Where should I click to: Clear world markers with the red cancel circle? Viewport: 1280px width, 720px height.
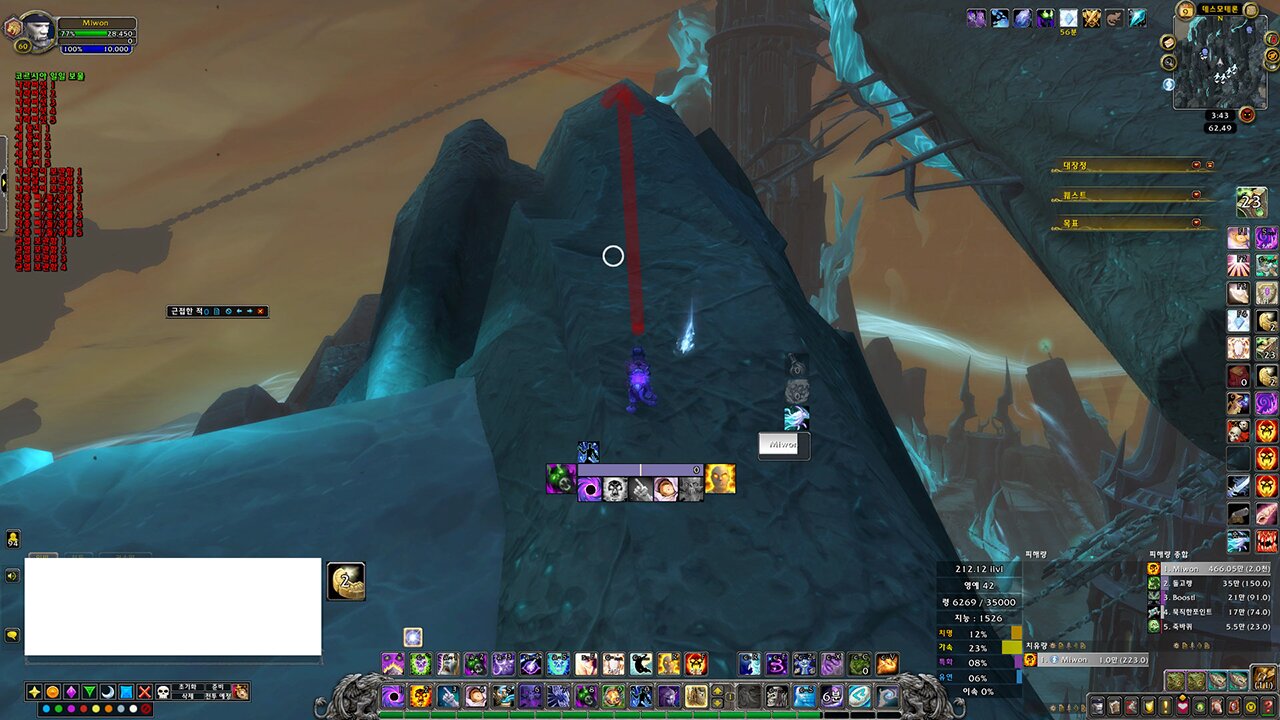click(146, 709)
